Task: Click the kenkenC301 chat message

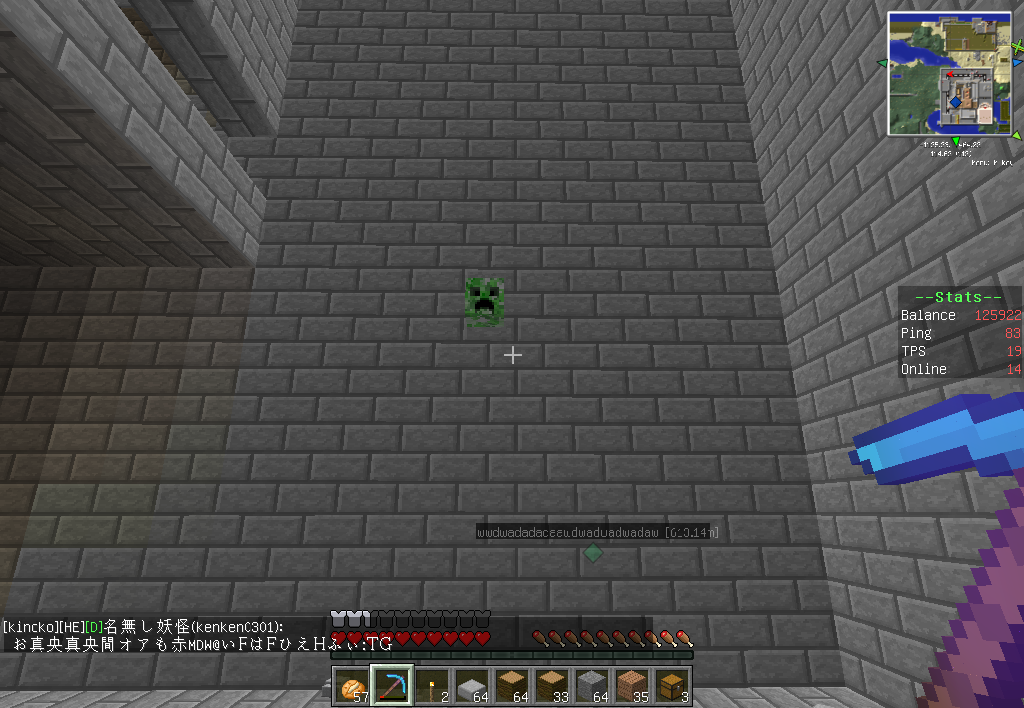Action: (x=200, y=636)
